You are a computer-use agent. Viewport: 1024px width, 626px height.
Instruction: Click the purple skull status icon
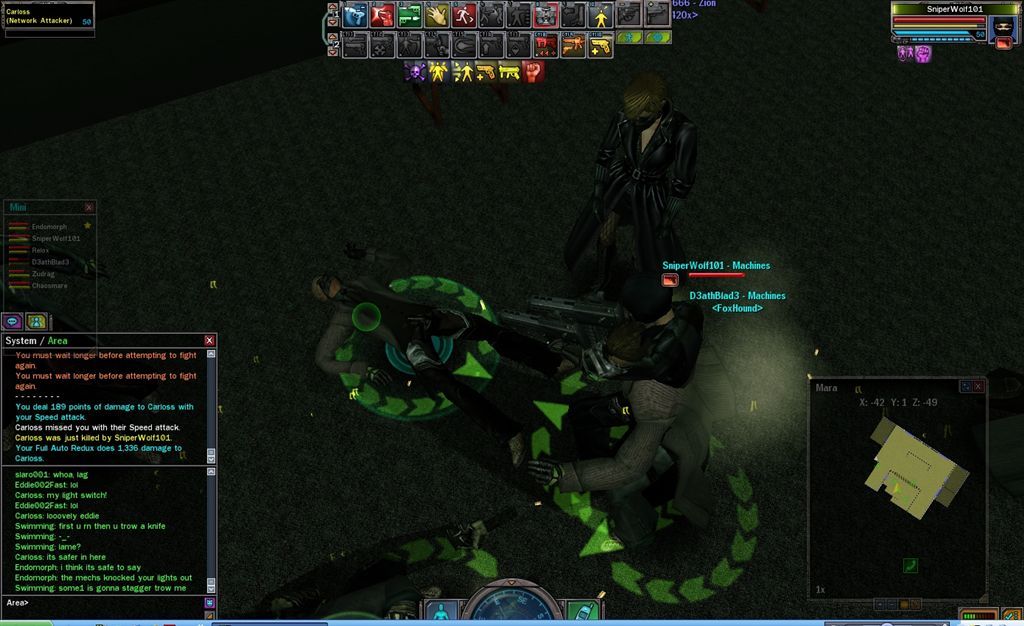click(x=415, y=71)
